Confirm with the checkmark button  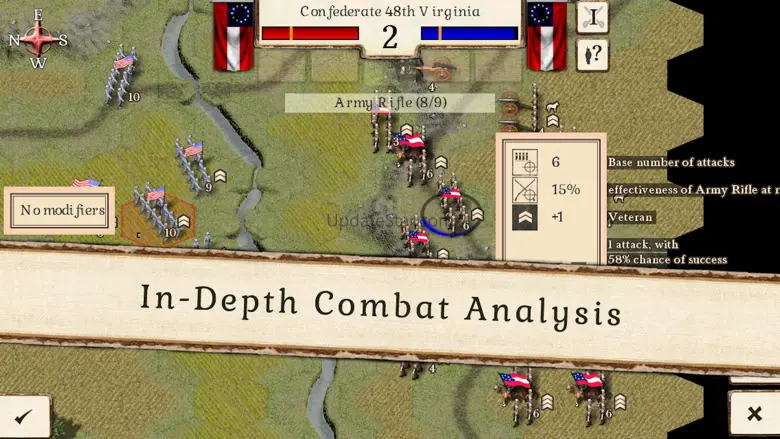(23, 416)
